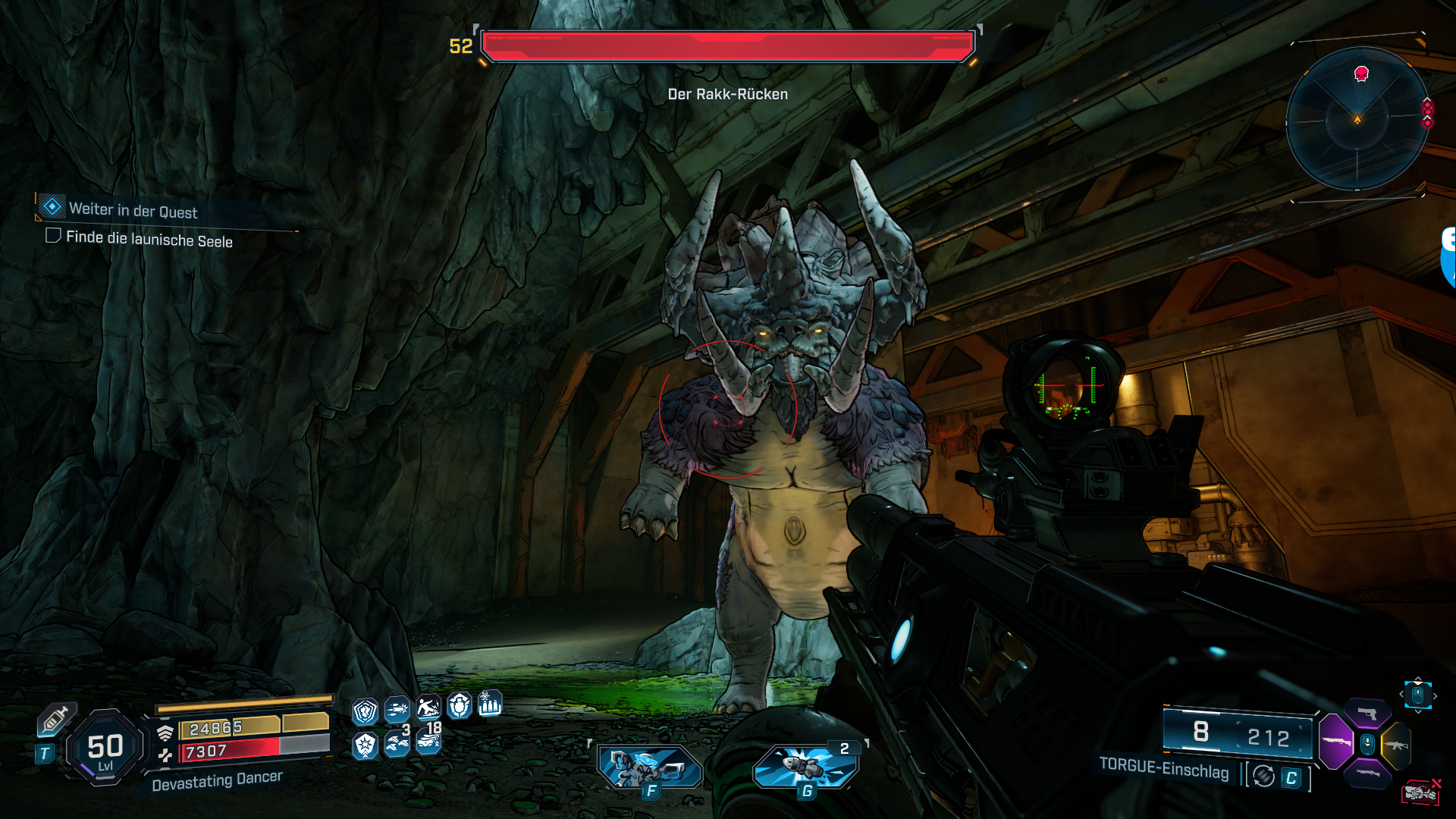
Task: Use the syringe repair kit icon
Action: click(x=55, y=720)
